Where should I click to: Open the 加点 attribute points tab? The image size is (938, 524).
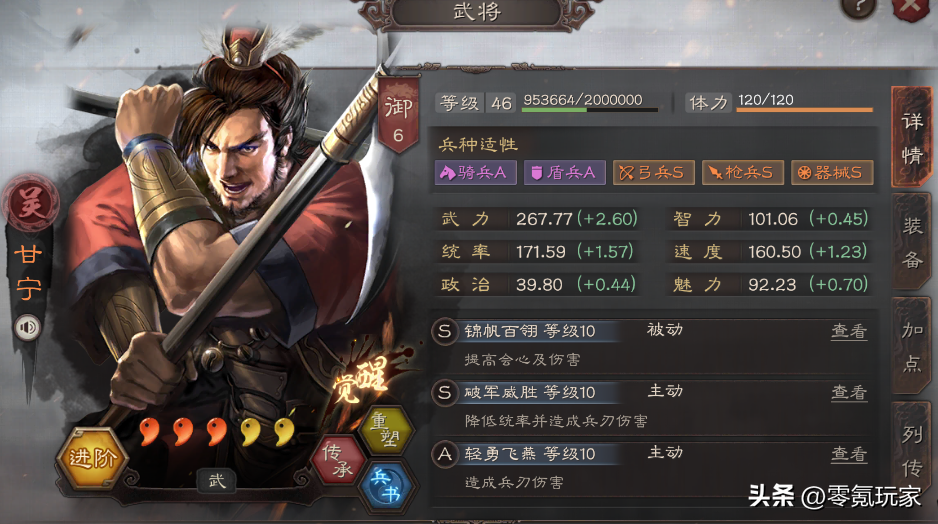pyautogui.click(x=912, y=348)
